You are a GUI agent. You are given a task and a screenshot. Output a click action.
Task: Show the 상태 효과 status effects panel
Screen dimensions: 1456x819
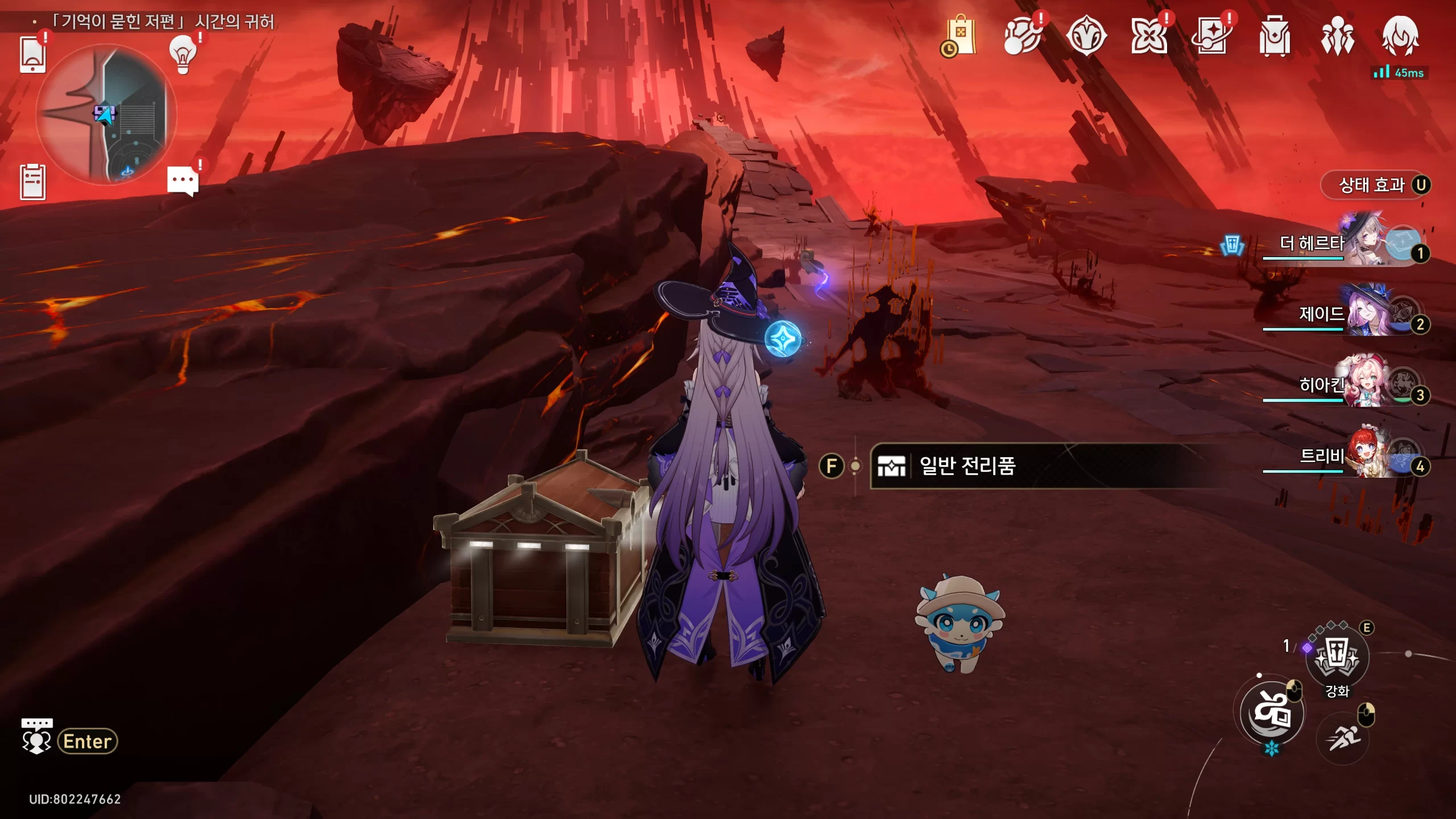point(1375,185)
